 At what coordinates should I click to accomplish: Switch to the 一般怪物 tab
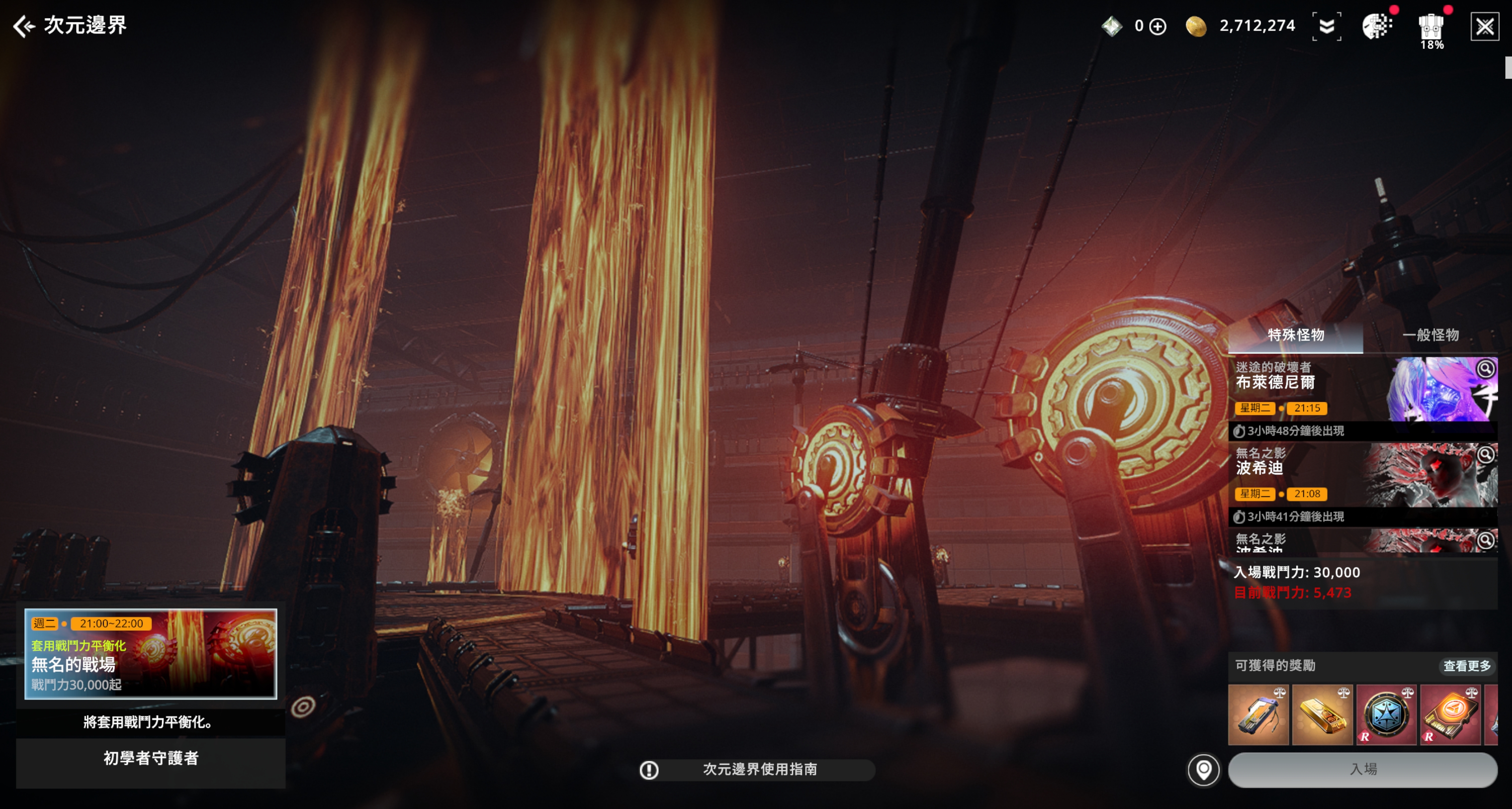click(1430, 335)
